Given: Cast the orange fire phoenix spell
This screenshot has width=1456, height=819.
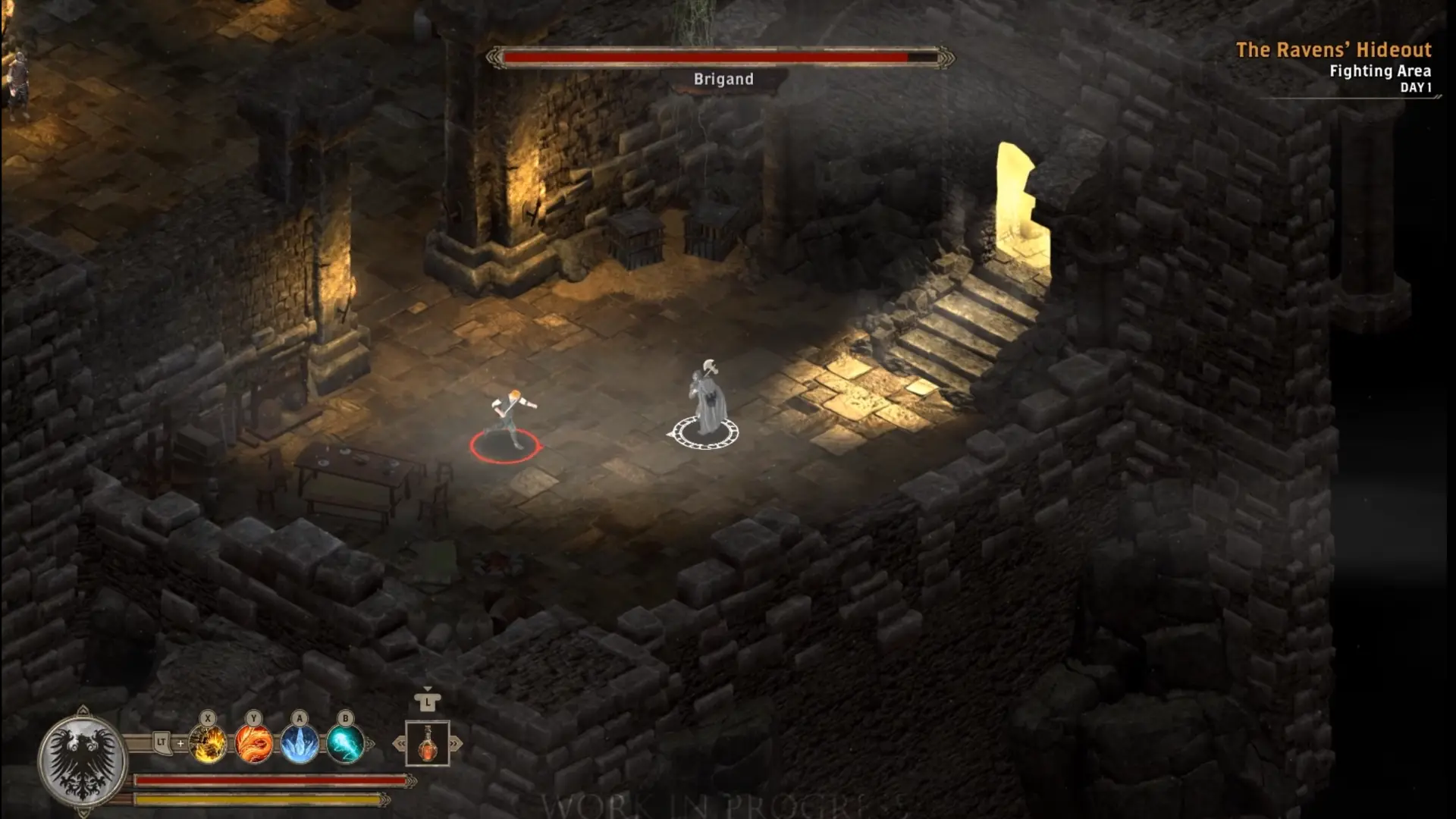Looking at the screenshot, I should click(x=253, y=743).
